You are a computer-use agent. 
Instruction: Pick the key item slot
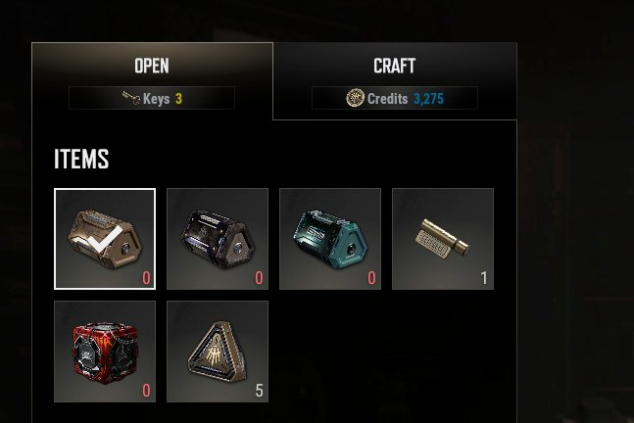coord(443,238)
